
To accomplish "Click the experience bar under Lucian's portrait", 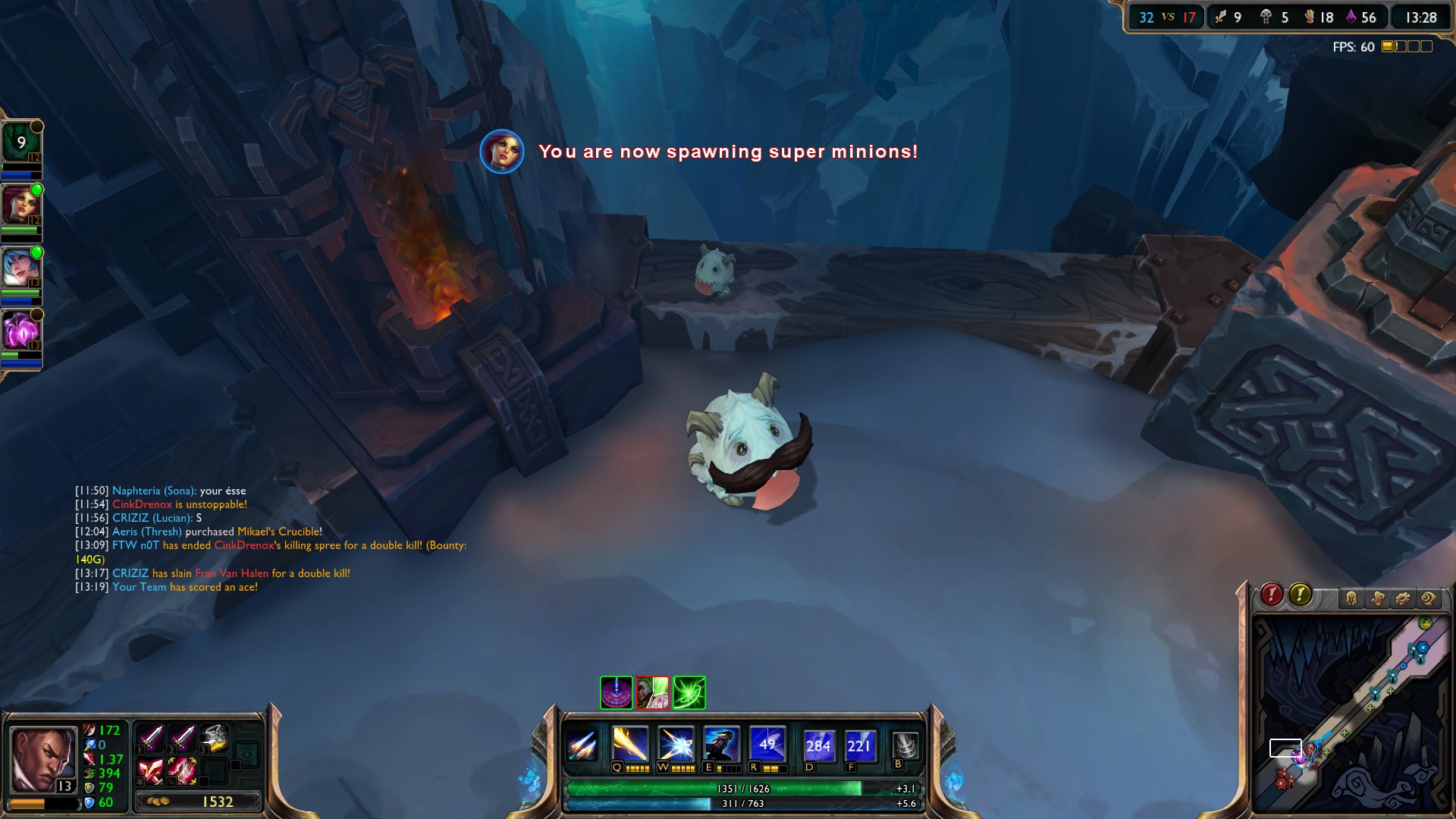I will pyautogui.click(x=44, y=802).
